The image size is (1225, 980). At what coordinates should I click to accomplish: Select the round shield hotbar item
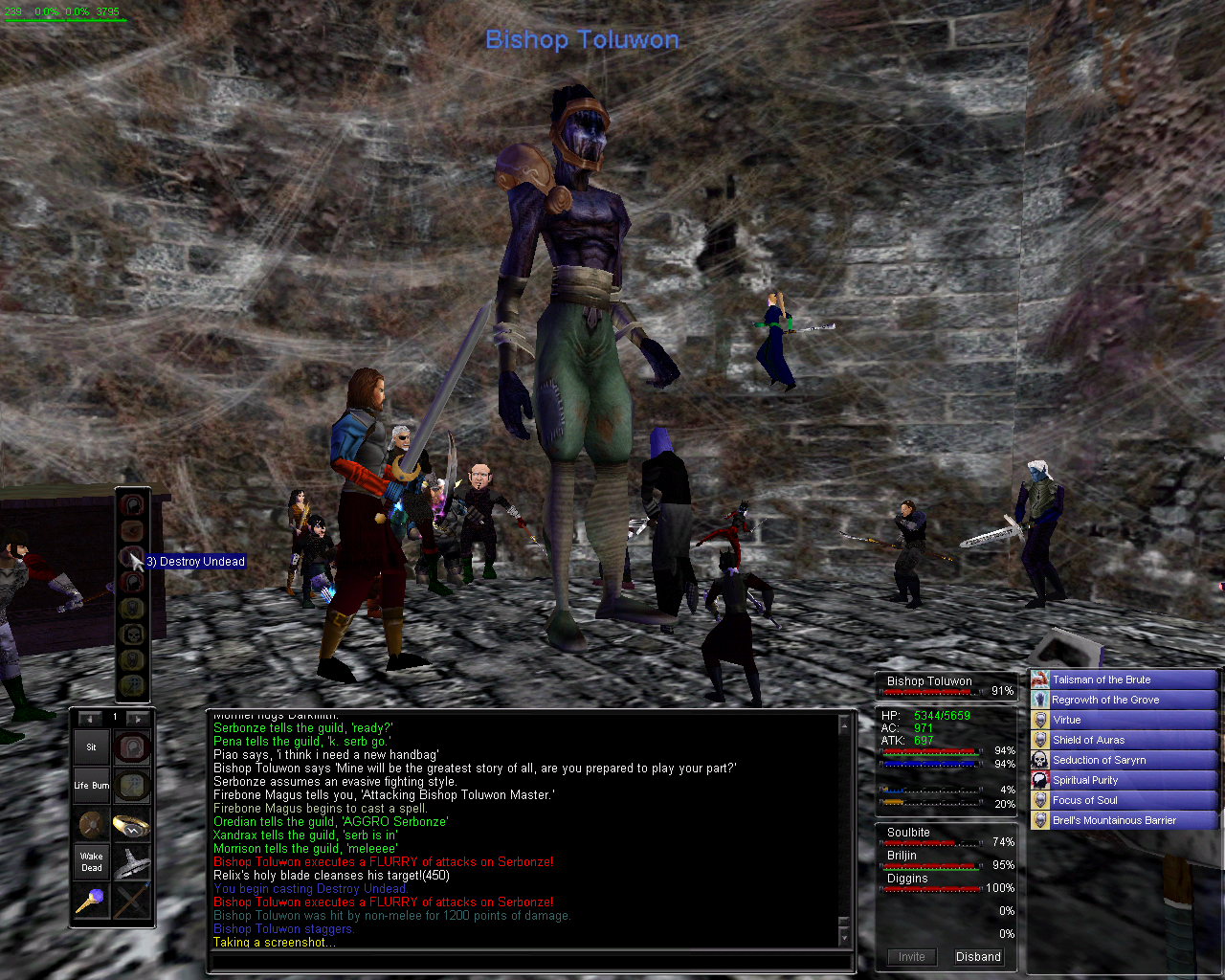92,824
